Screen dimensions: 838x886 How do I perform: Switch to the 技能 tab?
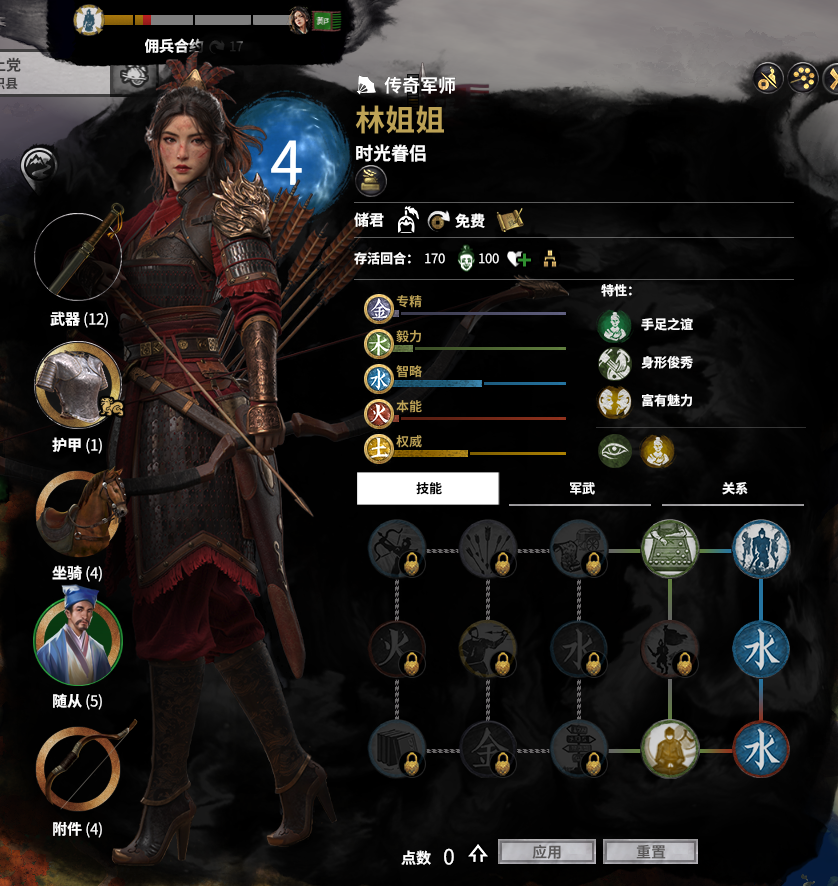(x=428, y=488)
